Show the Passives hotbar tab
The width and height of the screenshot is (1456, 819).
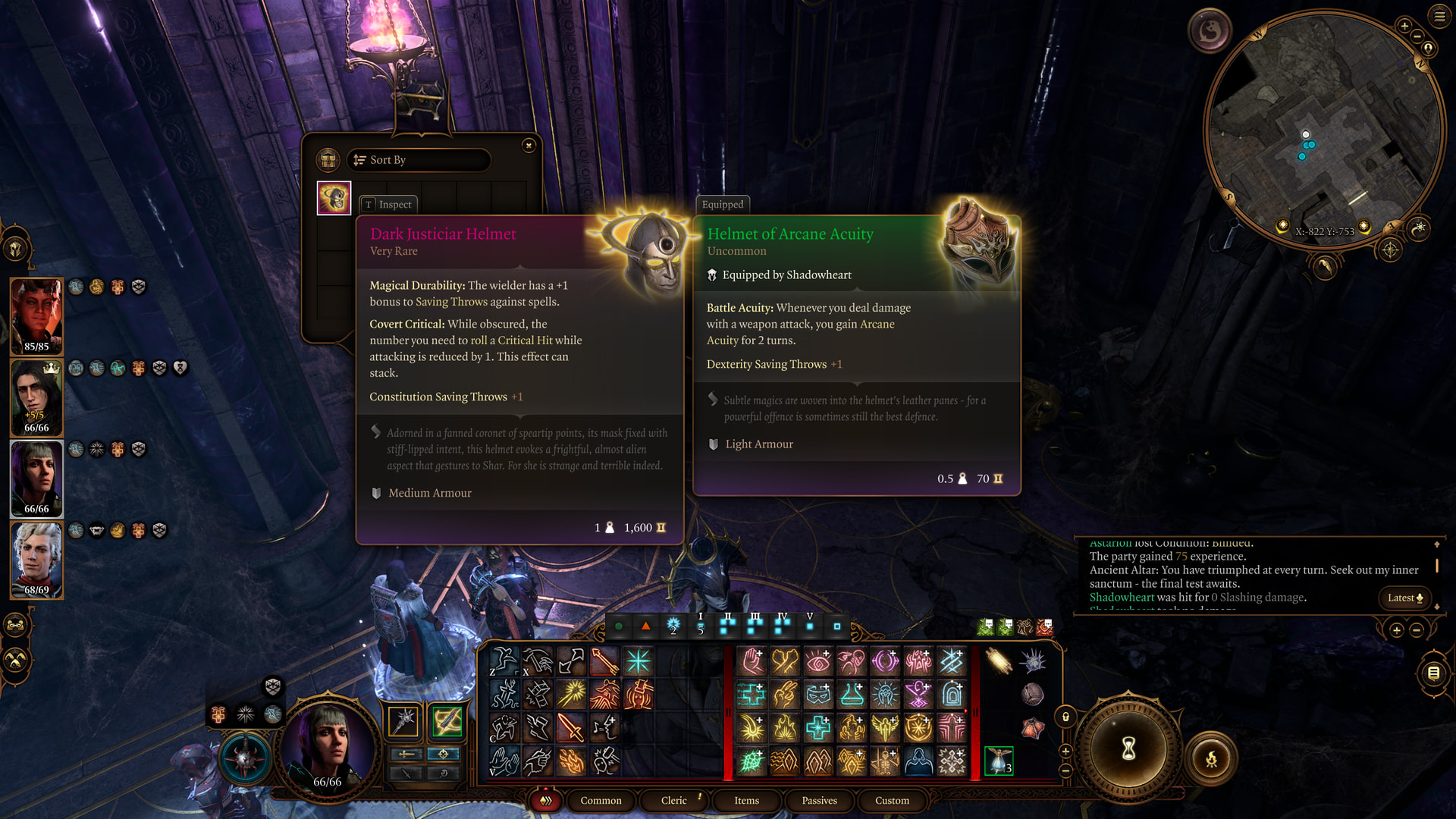(x=819, y=801)
